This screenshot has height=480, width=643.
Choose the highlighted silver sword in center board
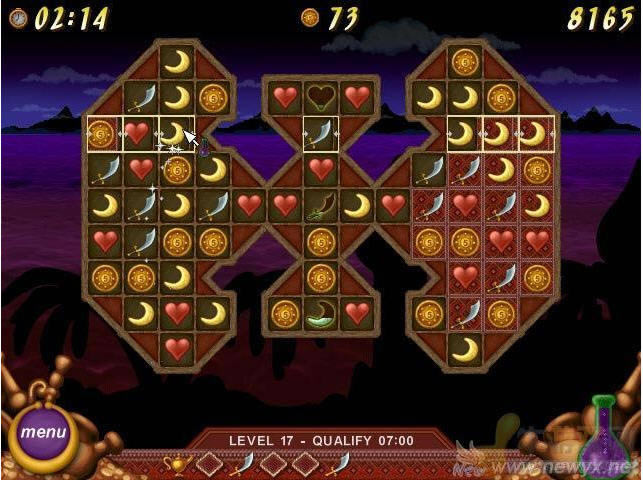tap(321, 134)
